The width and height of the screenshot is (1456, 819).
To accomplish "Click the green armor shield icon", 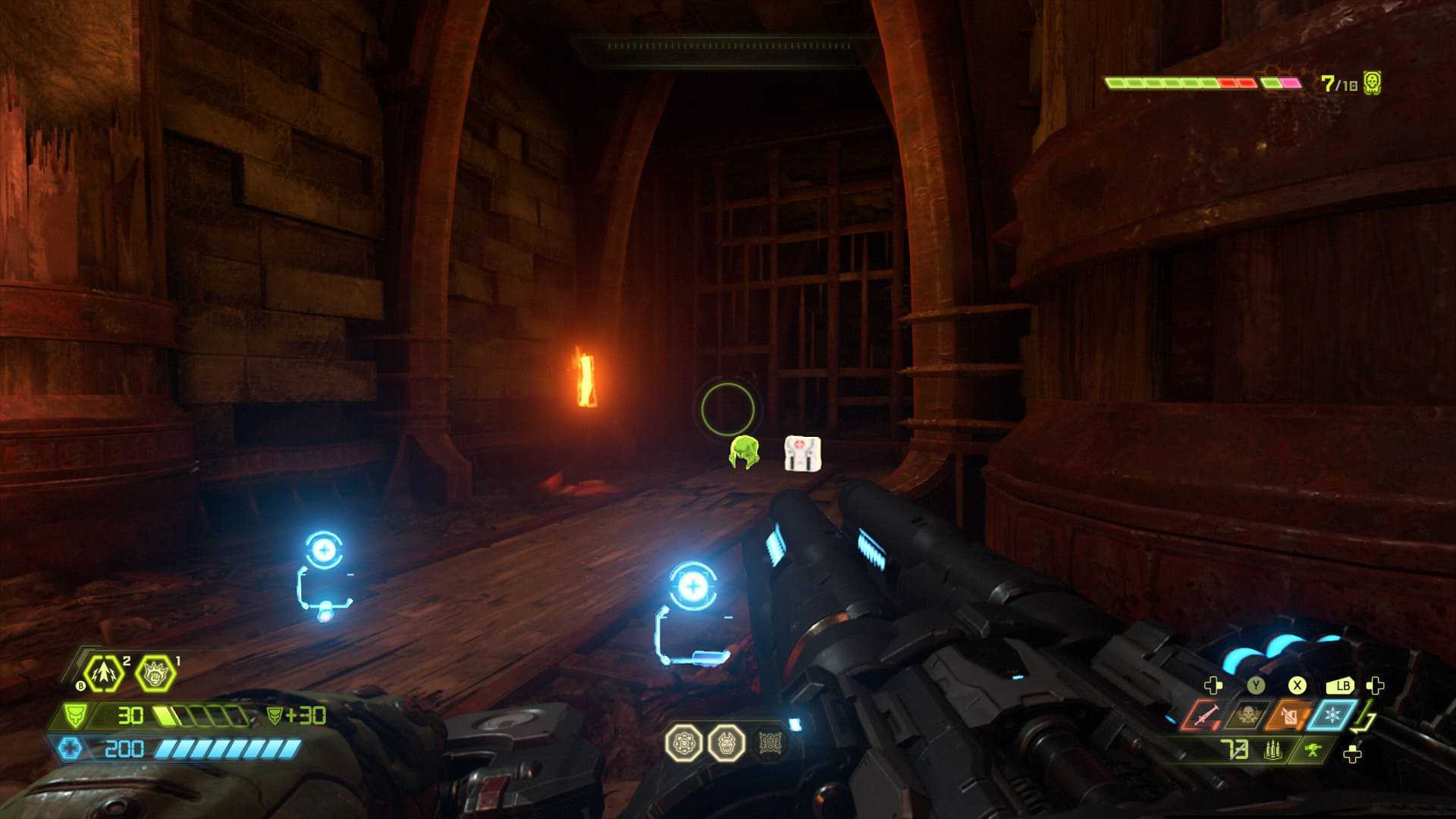I will (x=76, y=716).
